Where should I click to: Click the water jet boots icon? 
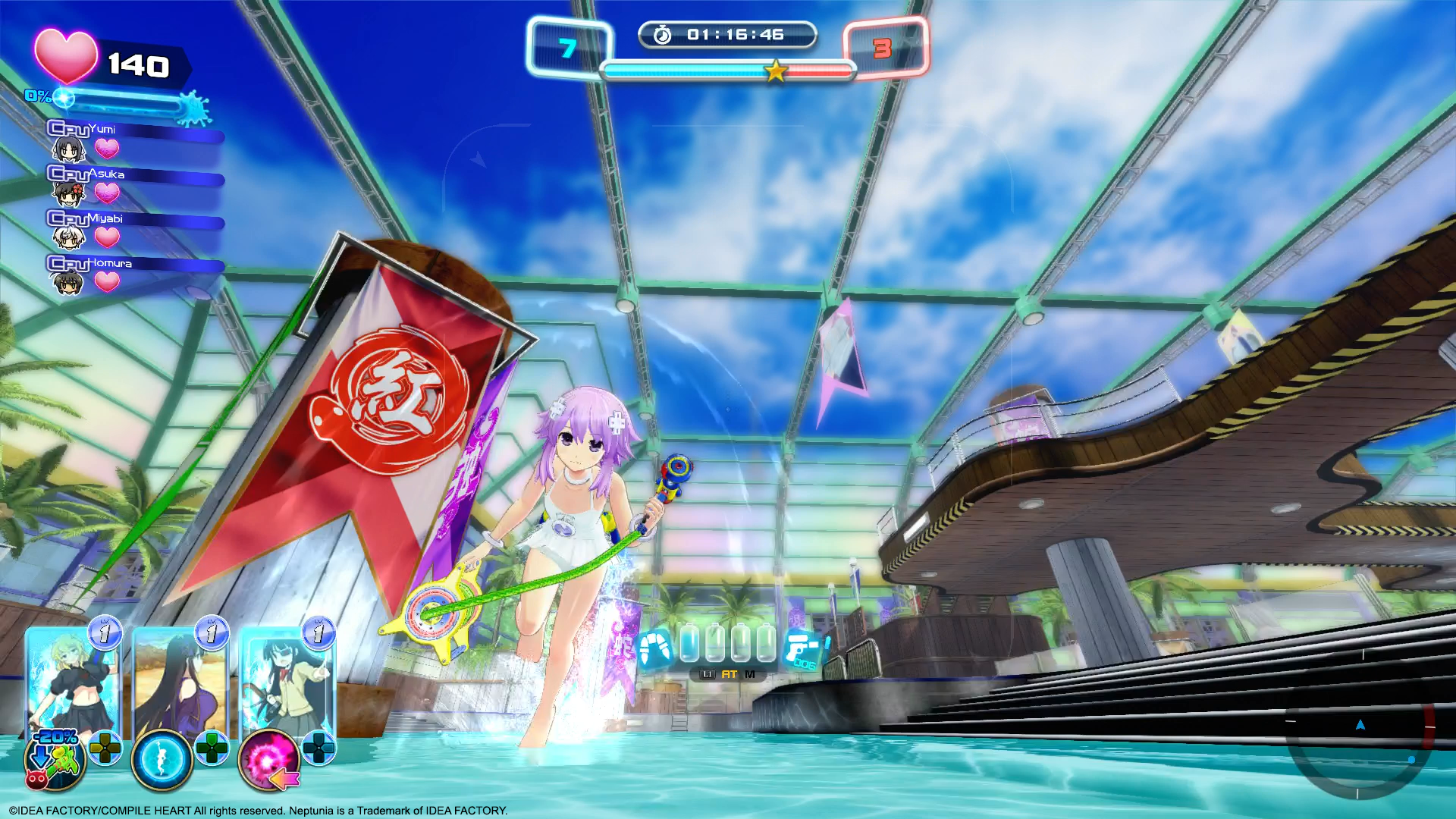click(656, 648)
